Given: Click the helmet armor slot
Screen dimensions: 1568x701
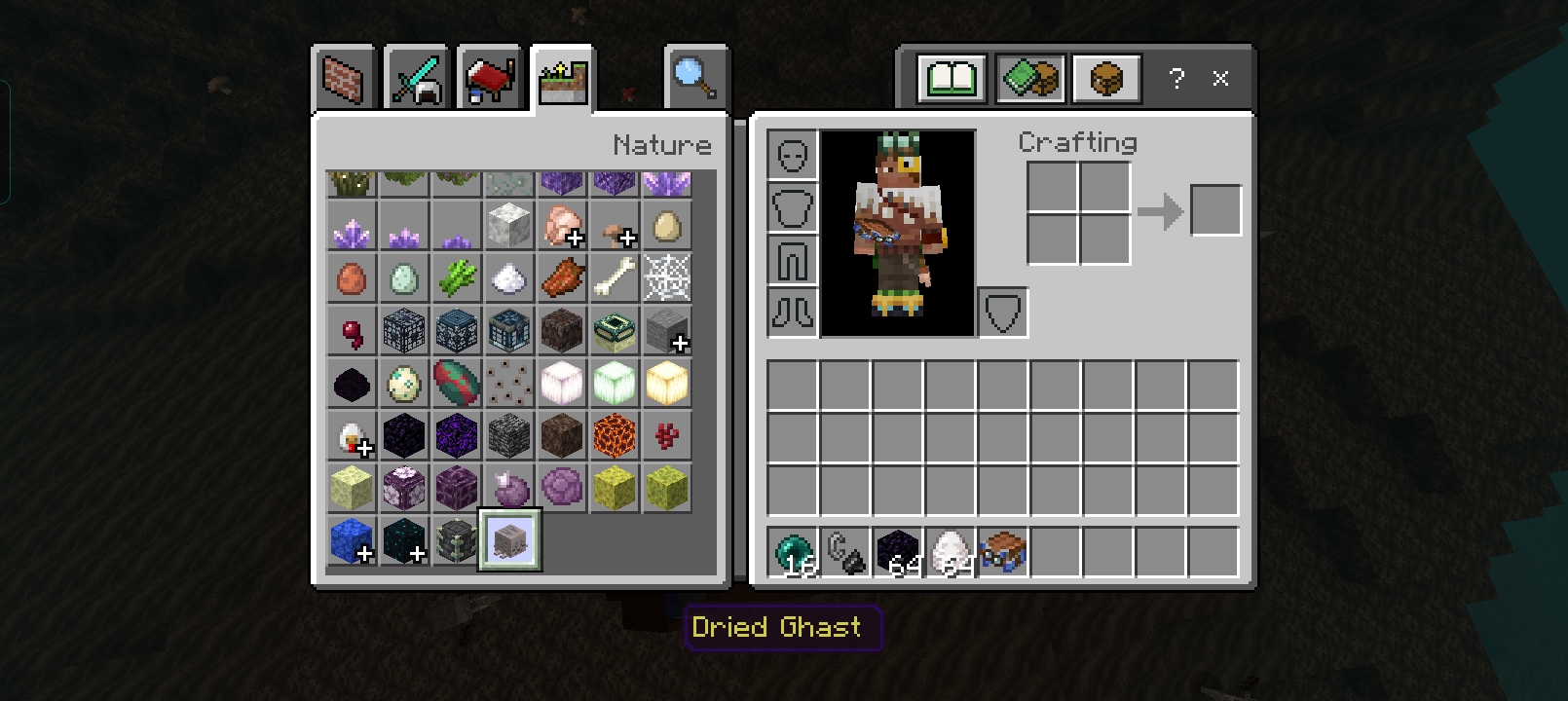Looking at the screenshot, I should 792,155.
